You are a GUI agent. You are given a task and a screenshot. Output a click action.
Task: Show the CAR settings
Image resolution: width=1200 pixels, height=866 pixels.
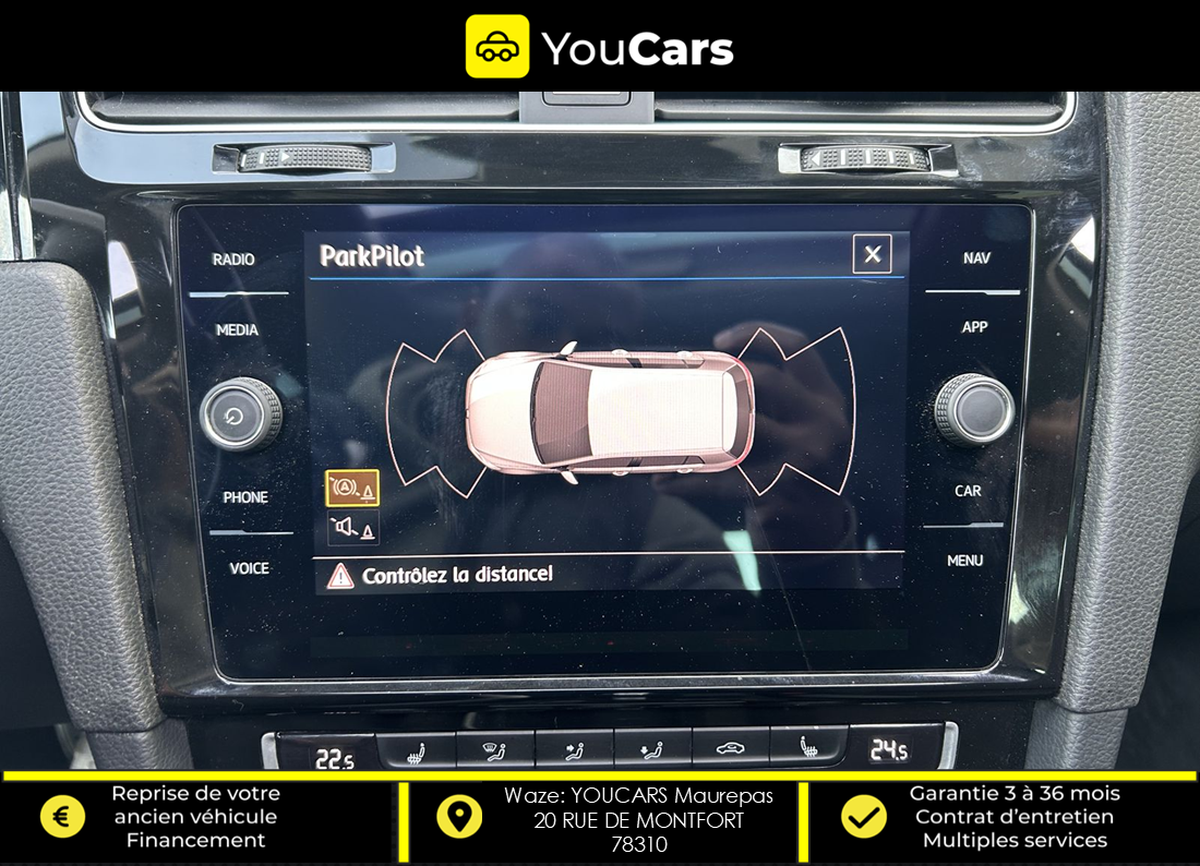click(968, 491)
